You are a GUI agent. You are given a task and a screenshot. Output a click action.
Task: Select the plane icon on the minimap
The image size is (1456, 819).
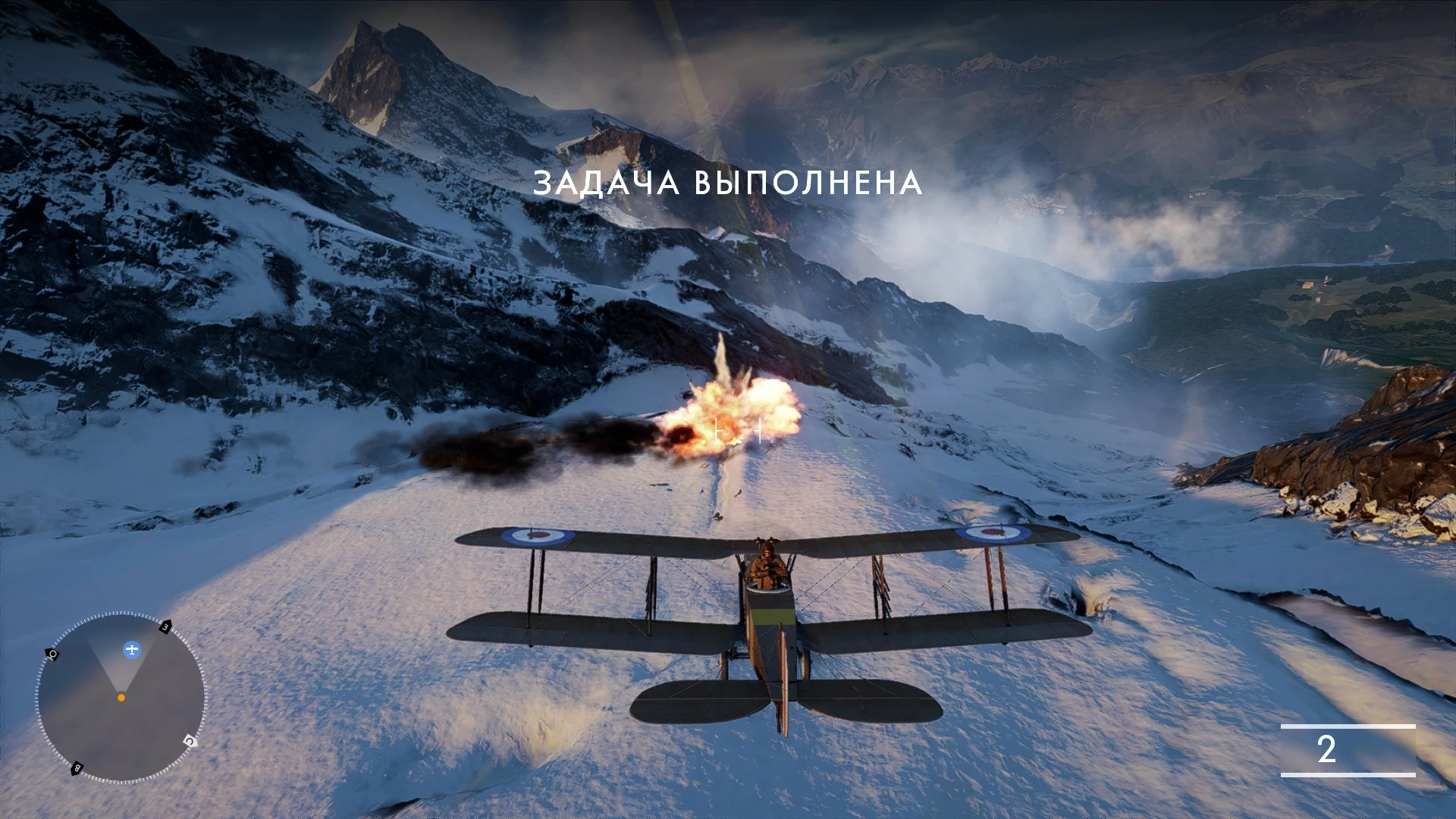coord(132,650)
